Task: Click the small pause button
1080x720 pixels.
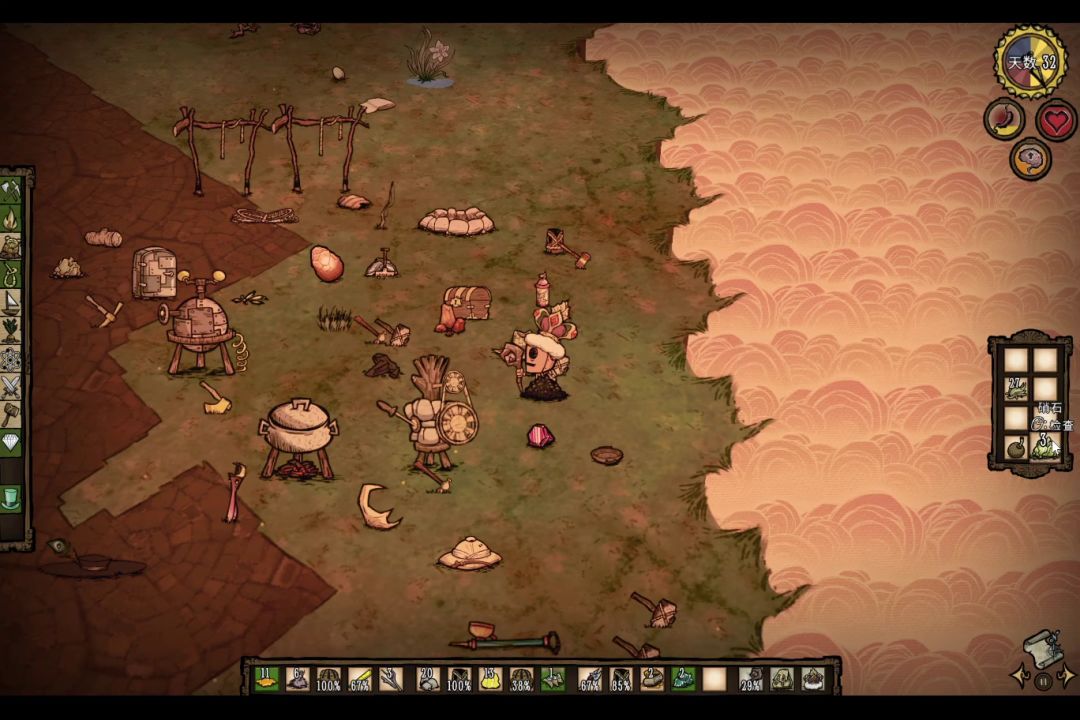Action: pyautogui.click(x=1043, y=682)
